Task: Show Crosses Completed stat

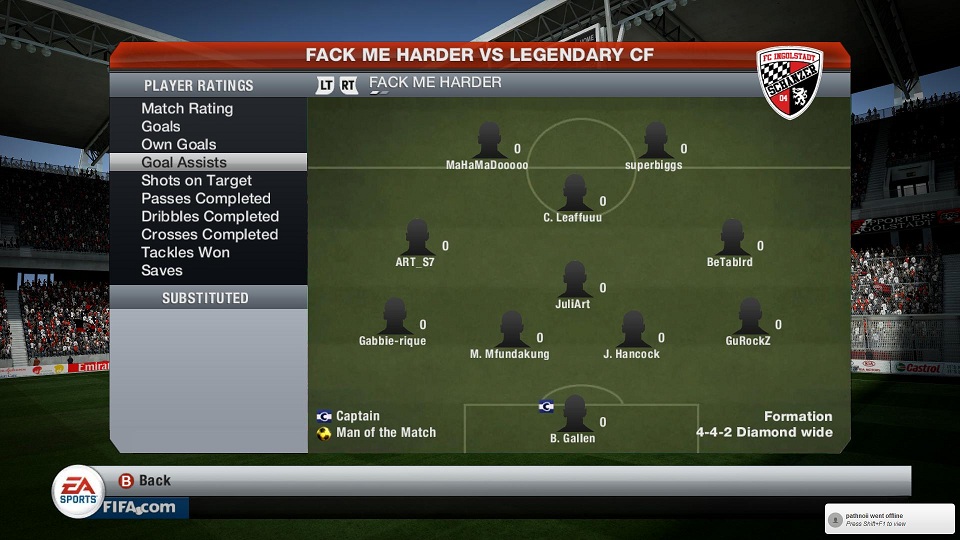Action: pos(210,235)
